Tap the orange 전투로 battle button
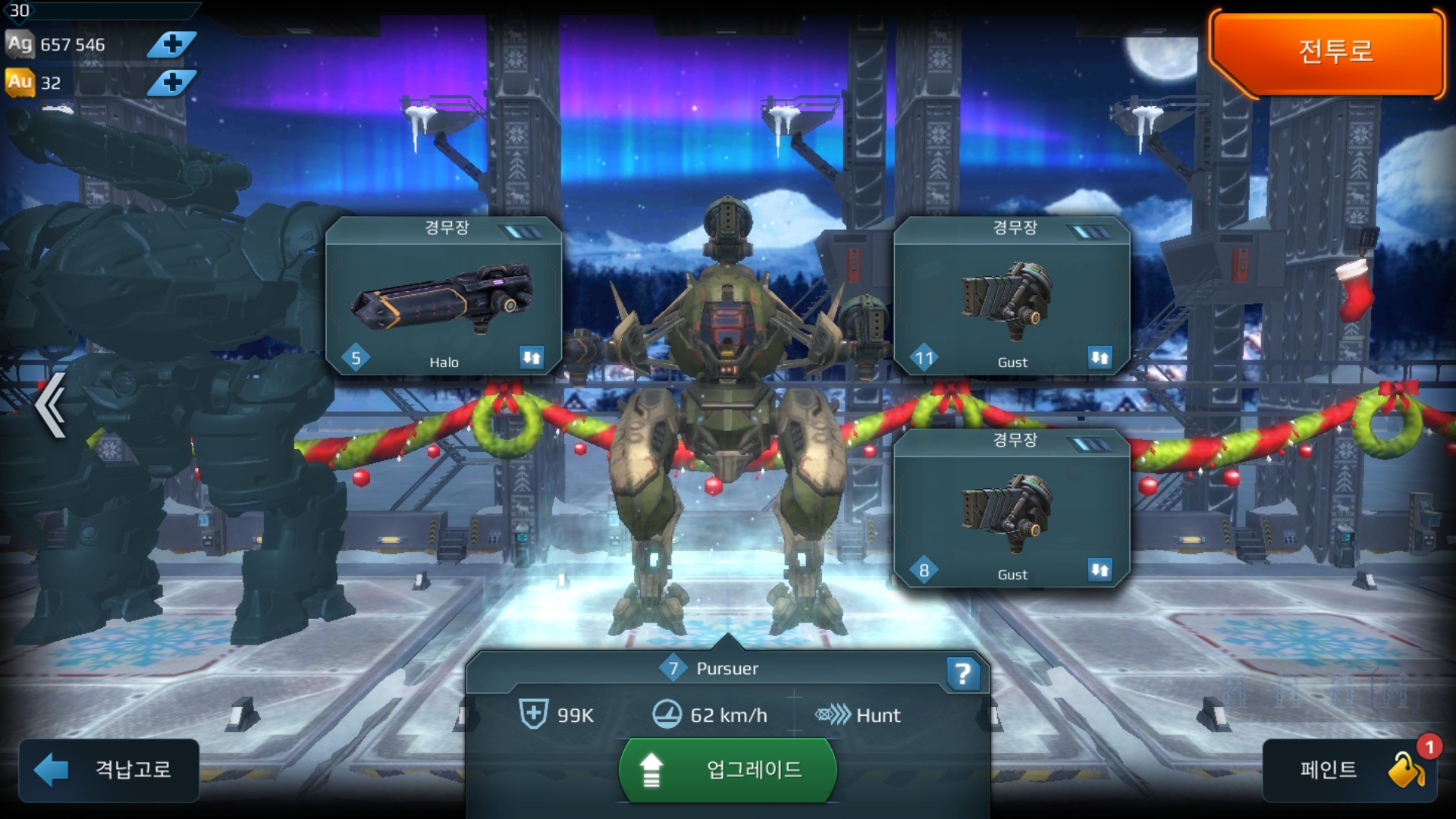Image resolution: width=1456 pixels, height=819 pixels. tap(1329, 53)
